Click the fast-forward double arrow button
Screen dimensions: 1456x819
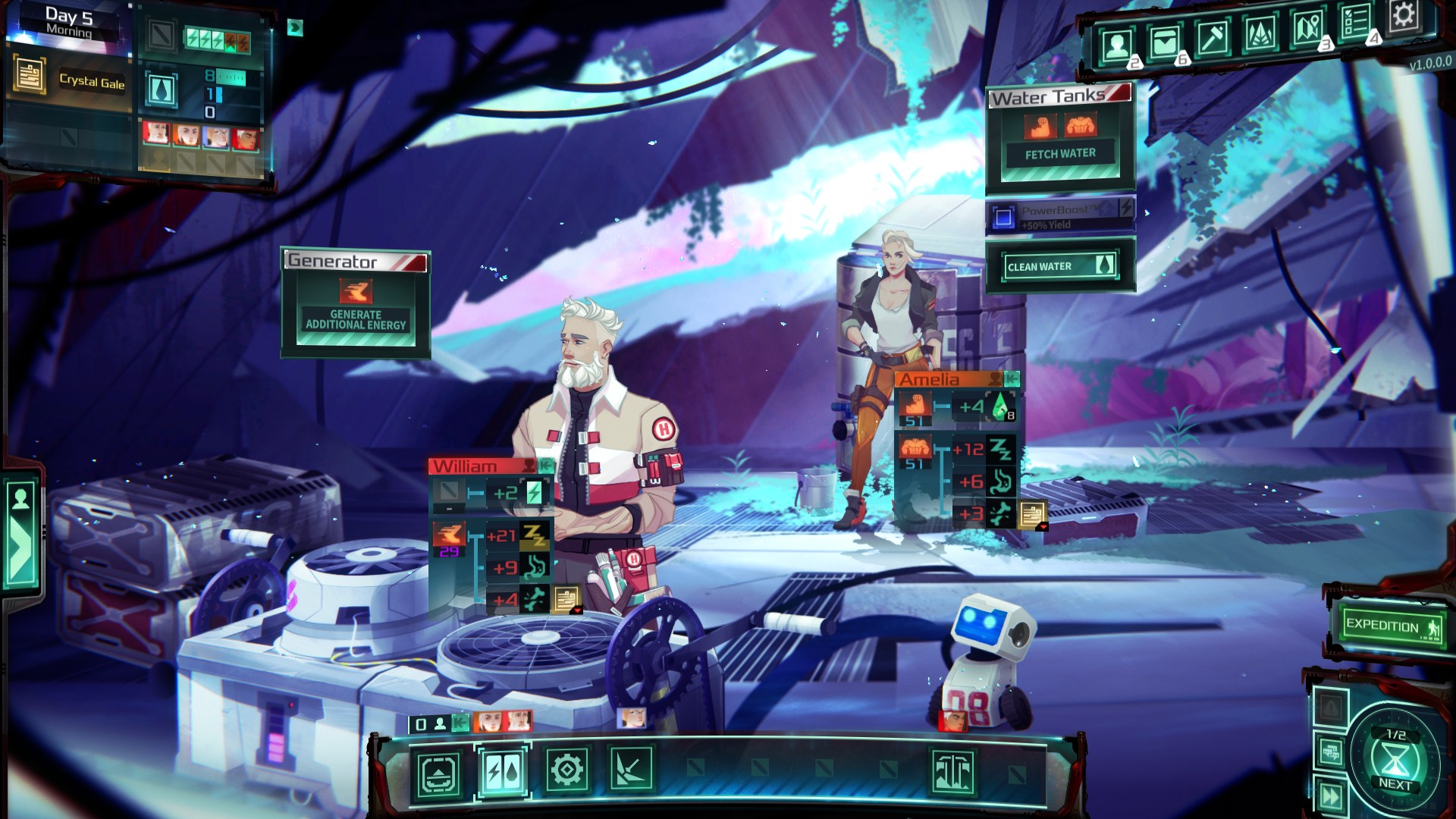pos(1331,795)
